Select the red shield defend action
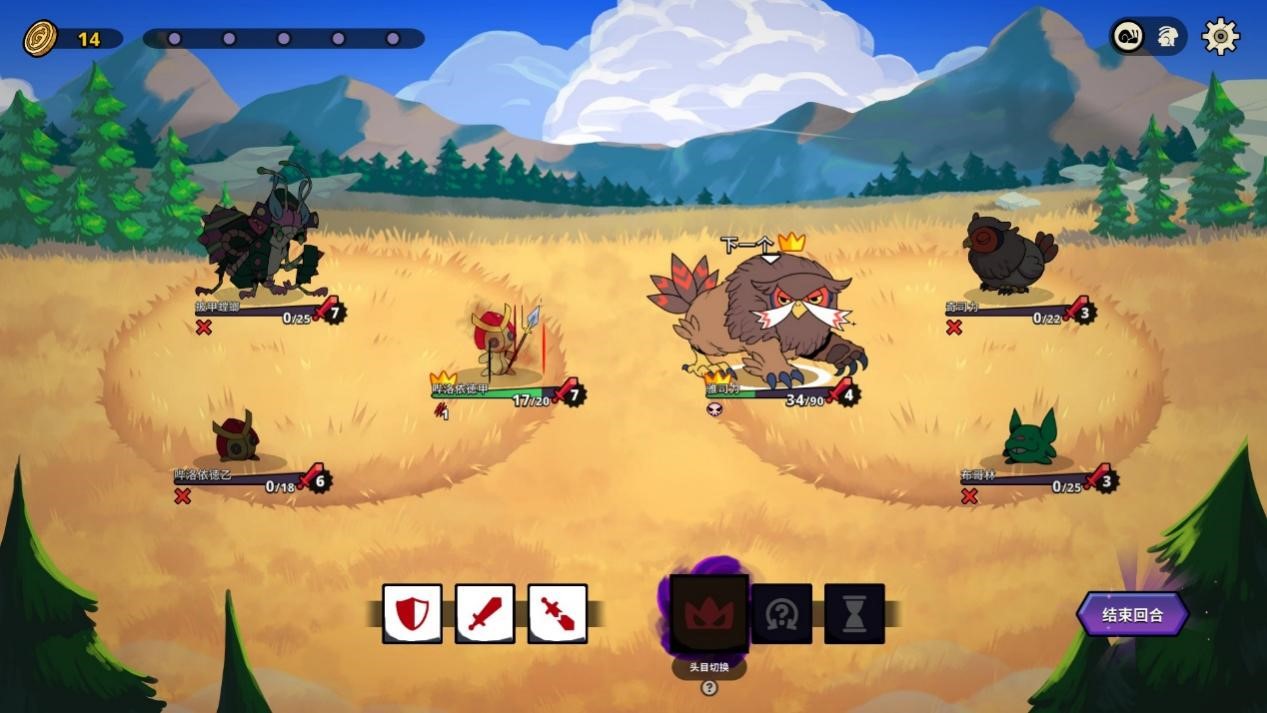 [412, 613]
